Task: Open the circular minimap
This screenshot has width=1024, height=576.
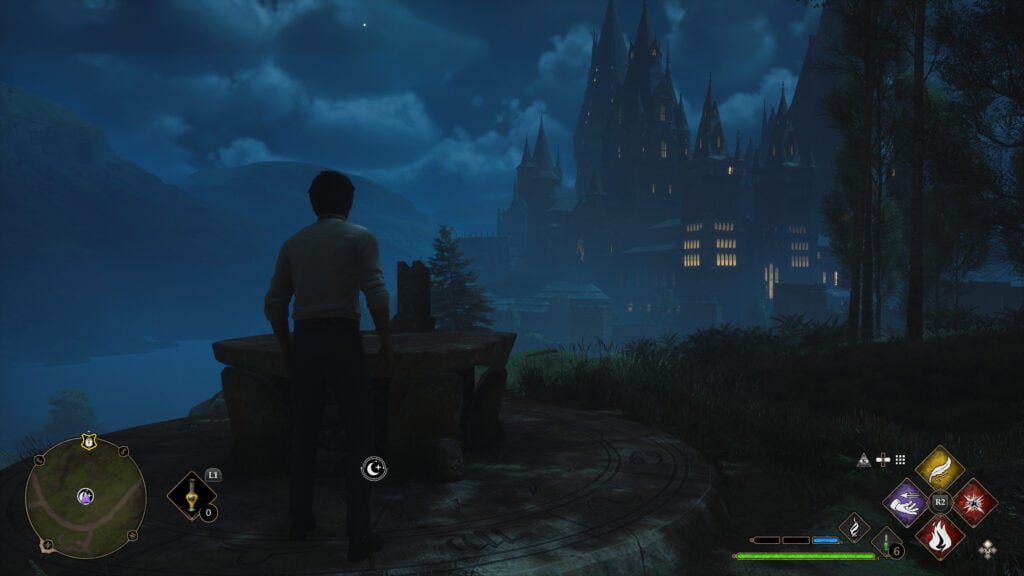Action: (x=85, y=497)
